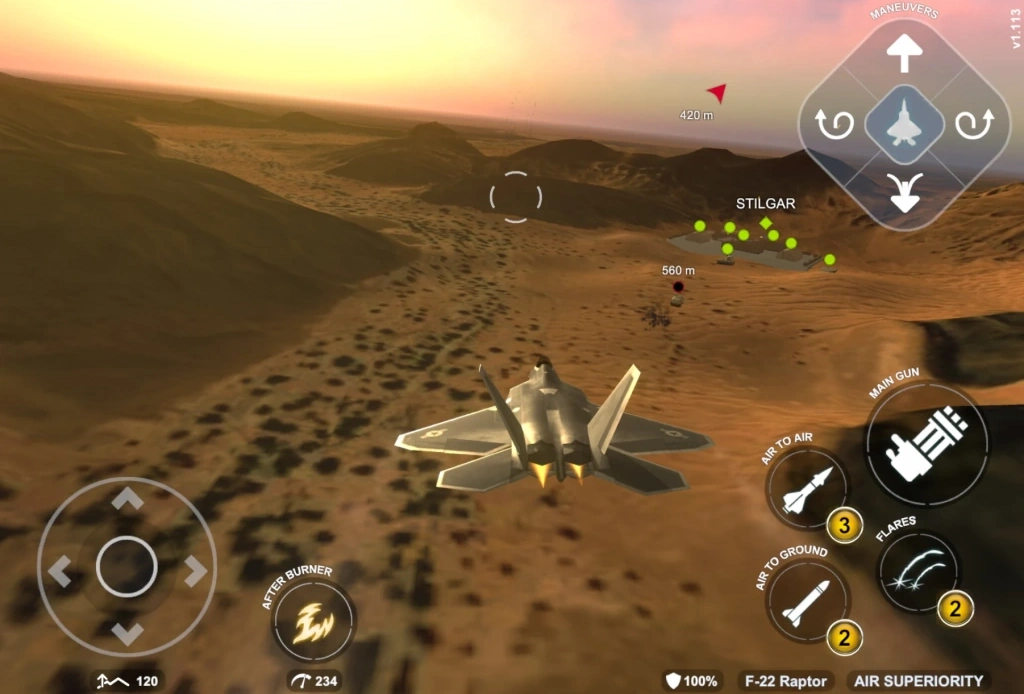Steer down with the joystick arrow
The height and width of the screenshot is (694, 1024).
click(127, 634)
